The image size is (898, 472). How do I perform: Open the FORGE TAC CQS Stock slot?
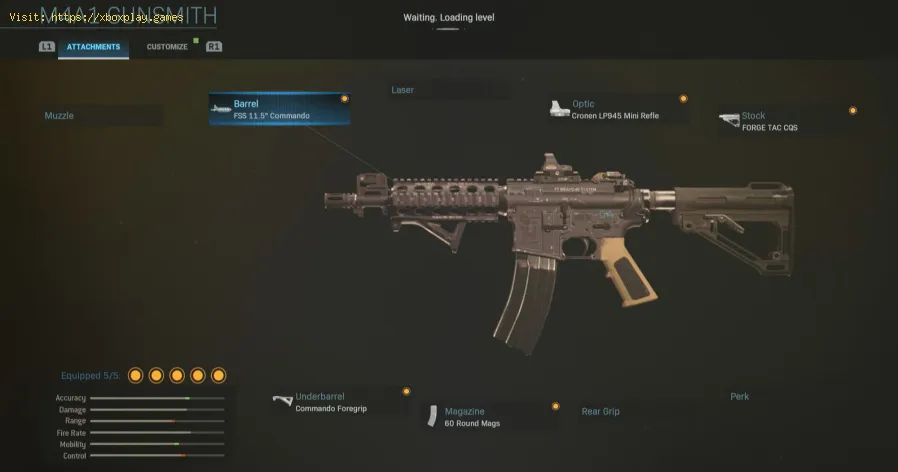pyautogui.click(x=787, y=121)
